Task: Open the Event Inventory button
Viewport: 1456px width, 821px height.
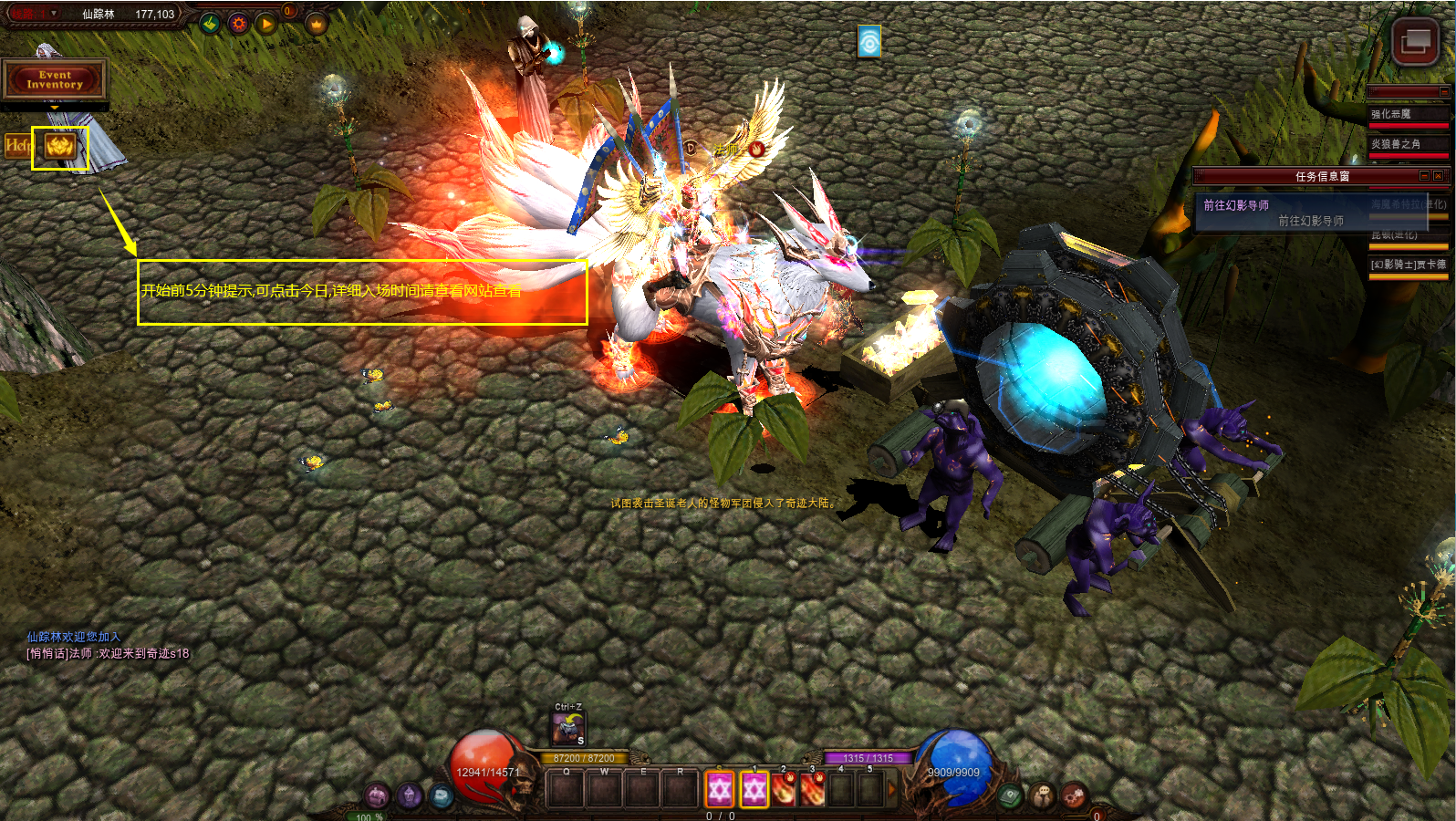Action: point(55,79)
